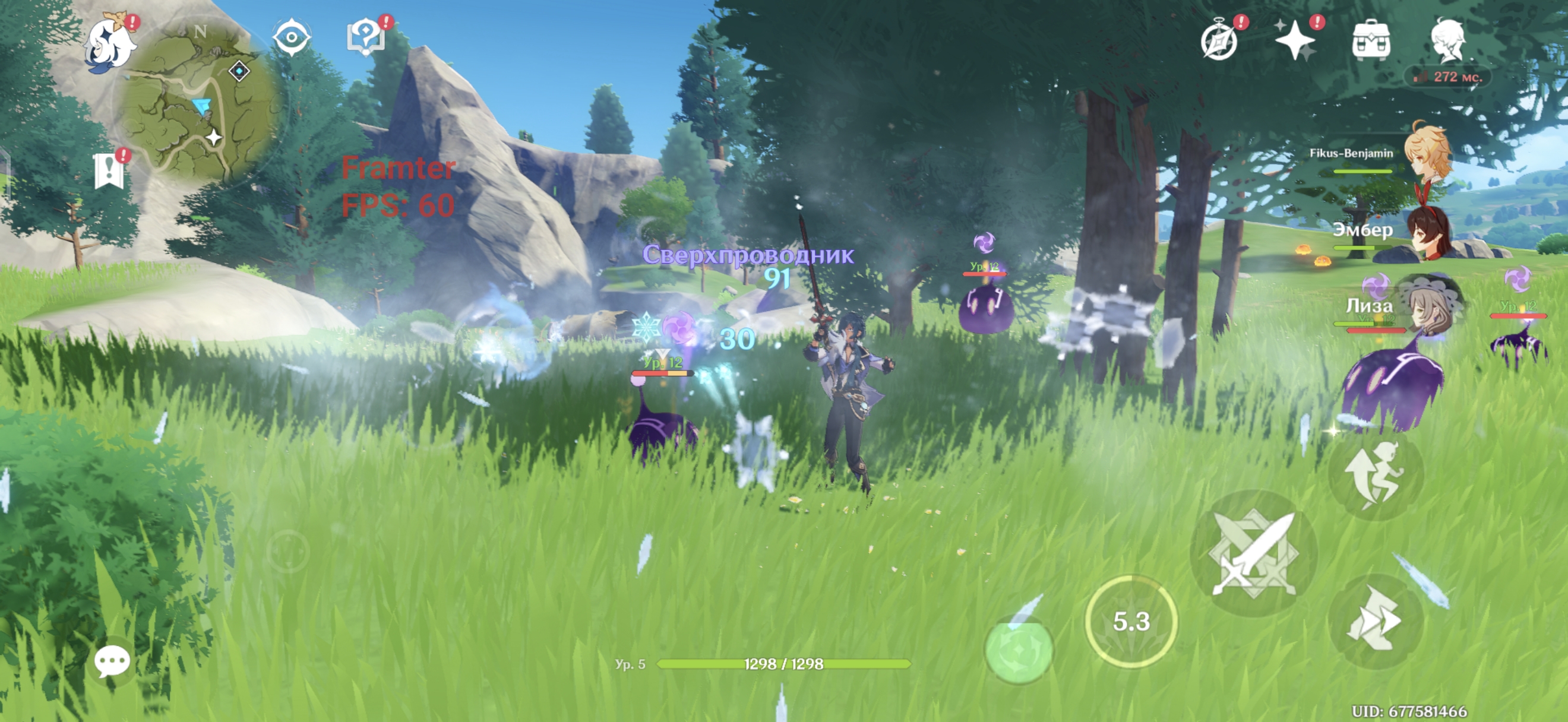Open the chat speech bubble
Viewport: 1568px width, 722px height.
[112, 661]
